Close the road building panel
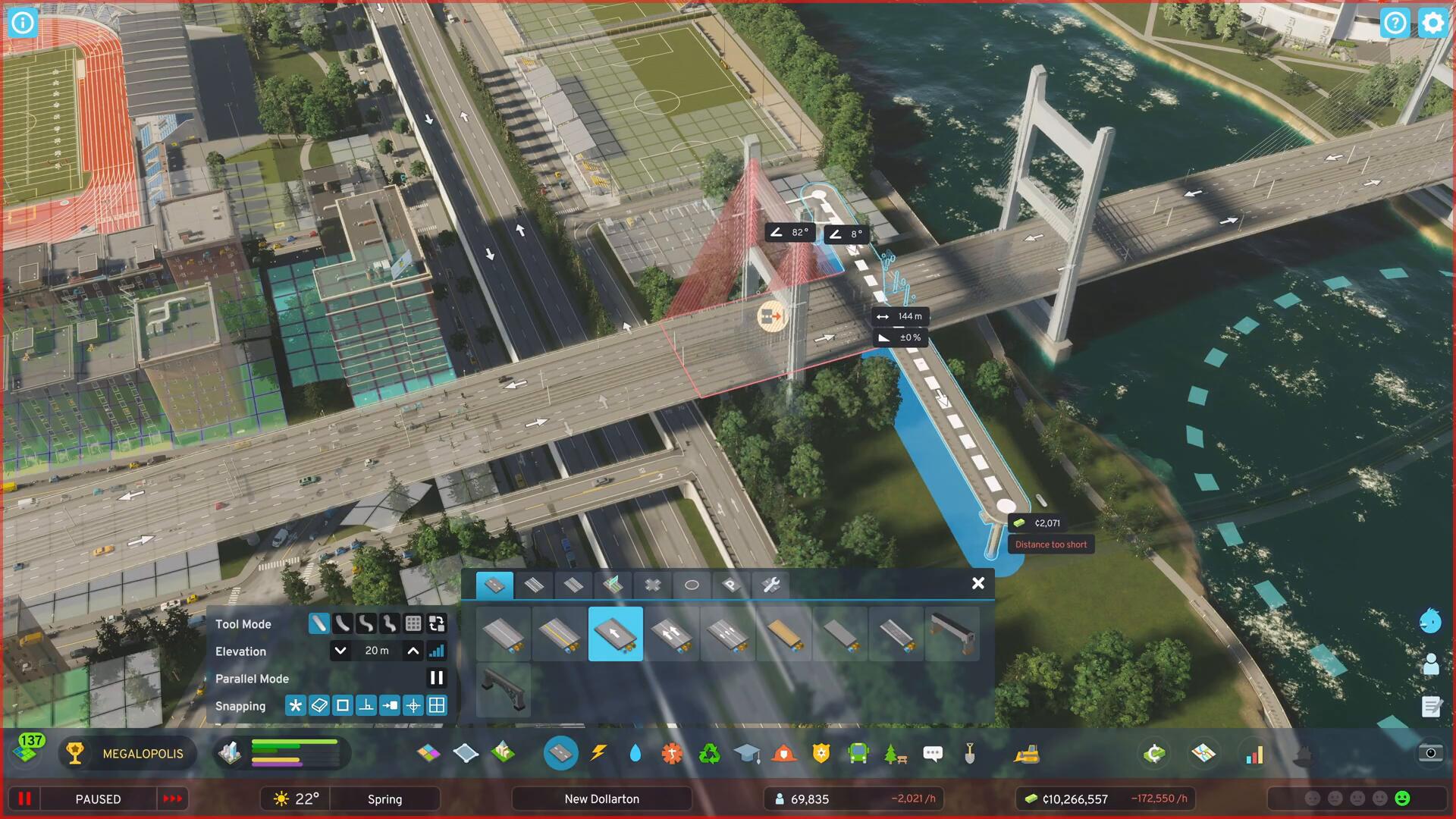Image resolution: width=1456 pixels, height=819 pixels. coord(978,583)
